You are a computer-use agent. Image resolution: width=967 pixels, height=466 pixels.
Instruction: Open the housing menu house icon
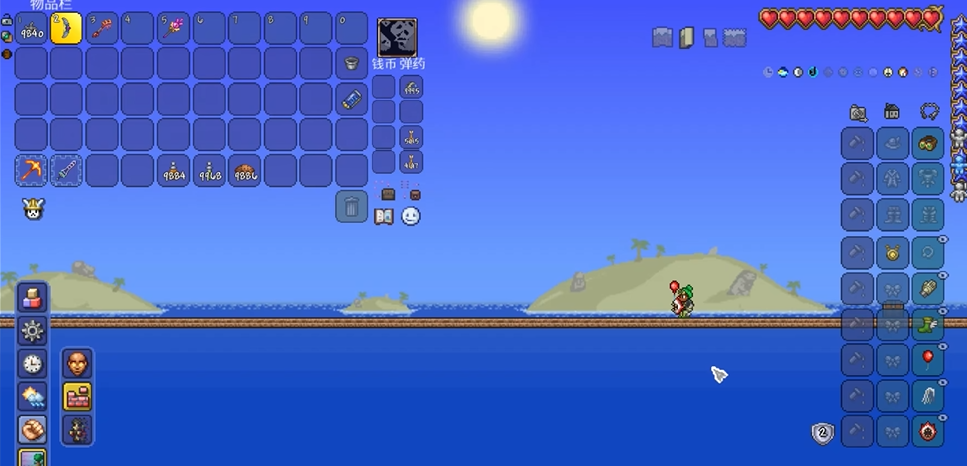892,112
